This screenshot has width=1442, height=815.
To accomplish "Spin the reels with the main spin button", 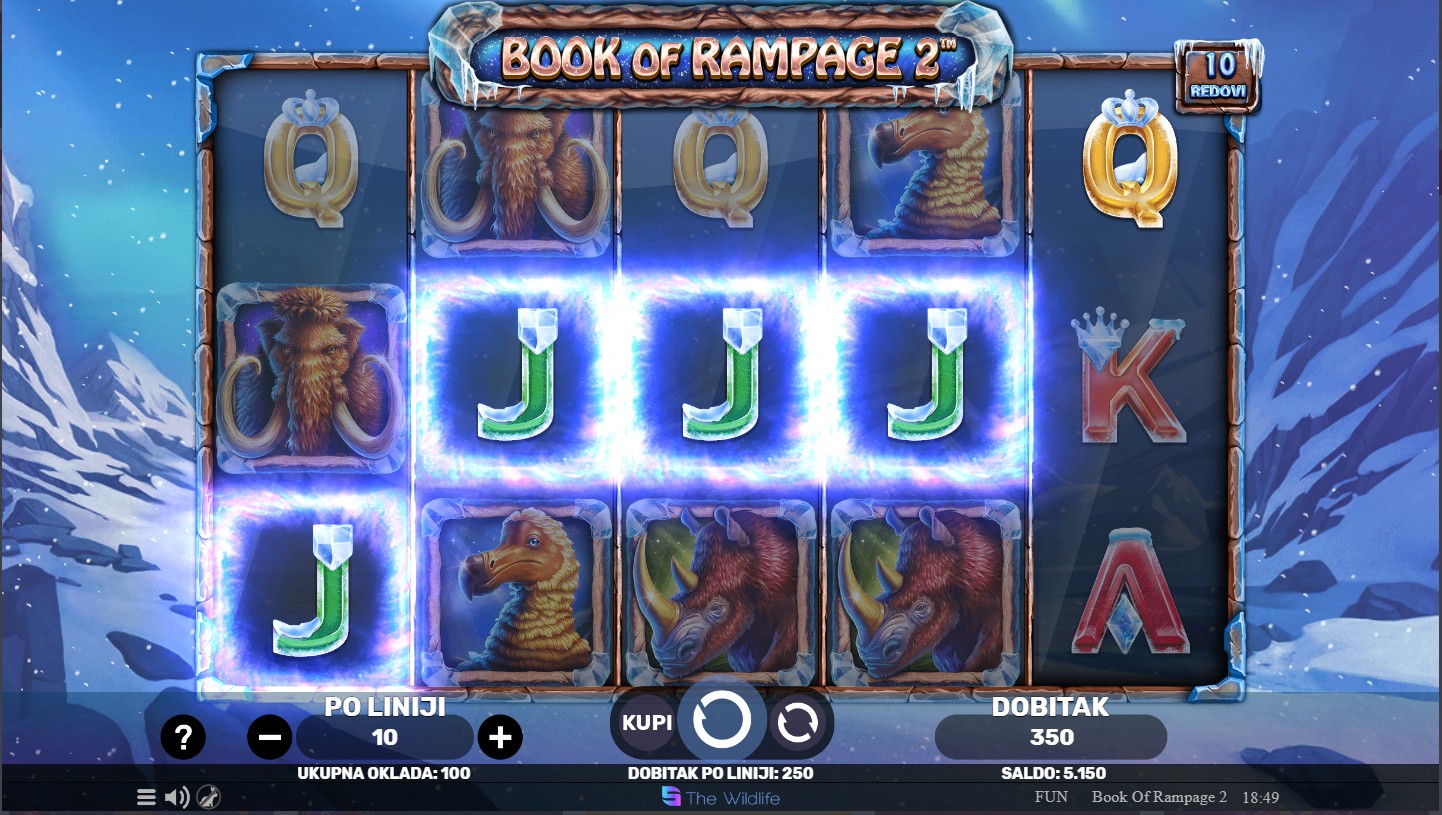I will [722, 720].
